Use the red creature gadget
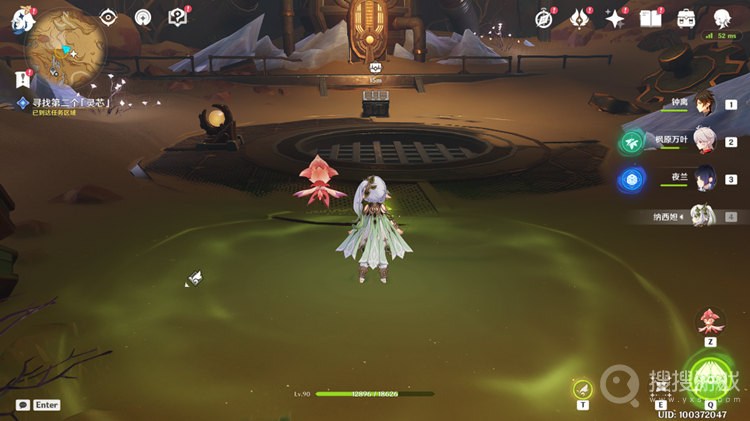This screenshot has height=421, width=750. [x=710, y=321]
